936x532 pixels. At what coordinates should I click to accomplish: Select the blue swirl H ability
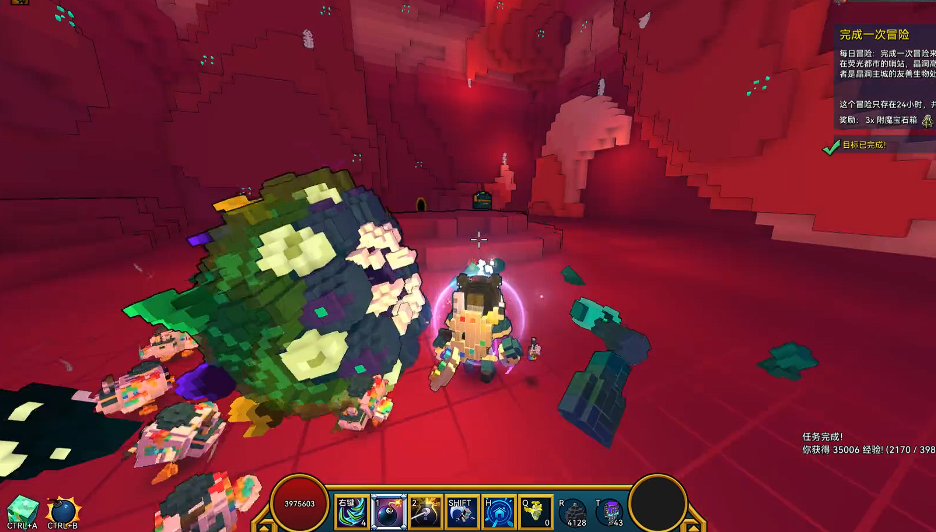(x=499, y=512)
